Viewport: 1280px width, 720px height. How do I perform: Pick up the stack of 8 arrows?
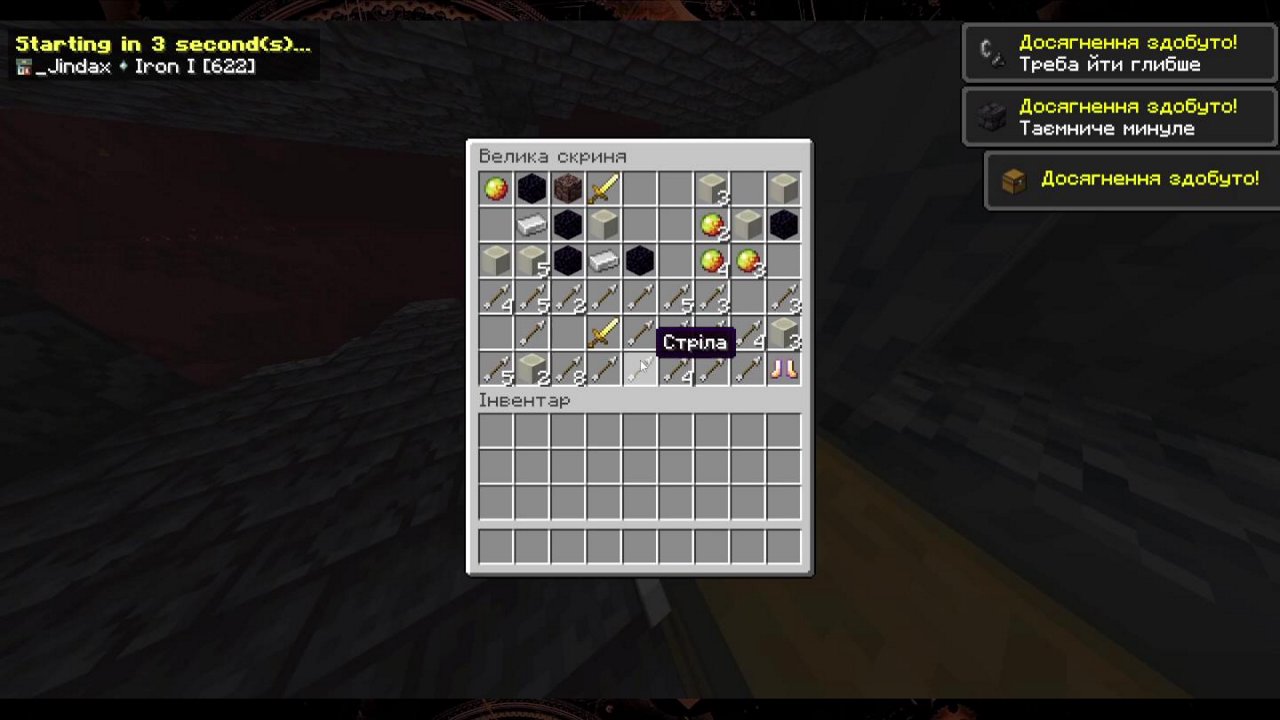pyautogui.click(x=568, y=369)
